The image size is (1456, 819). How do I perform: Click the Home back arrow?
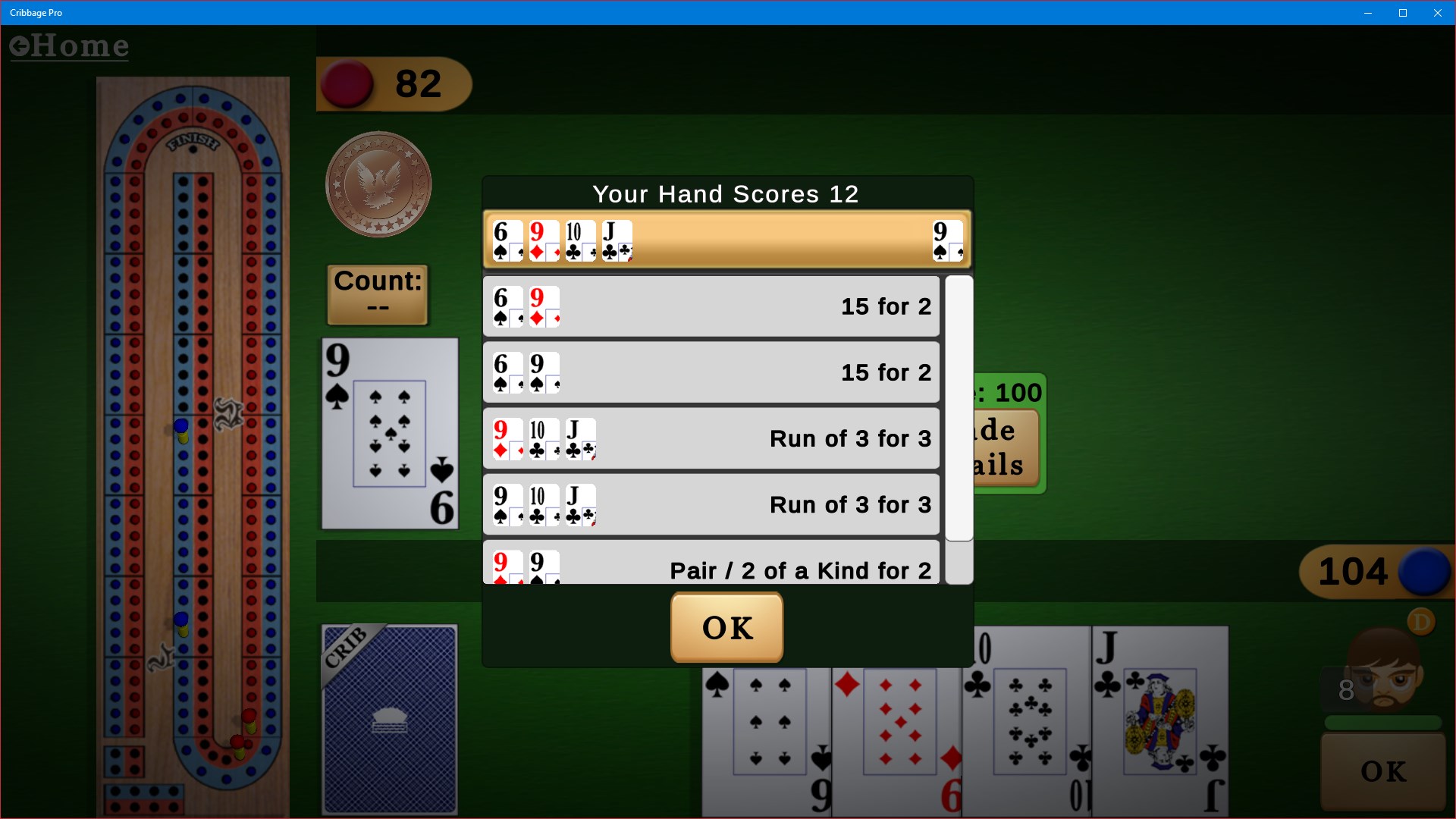(20, 45)
